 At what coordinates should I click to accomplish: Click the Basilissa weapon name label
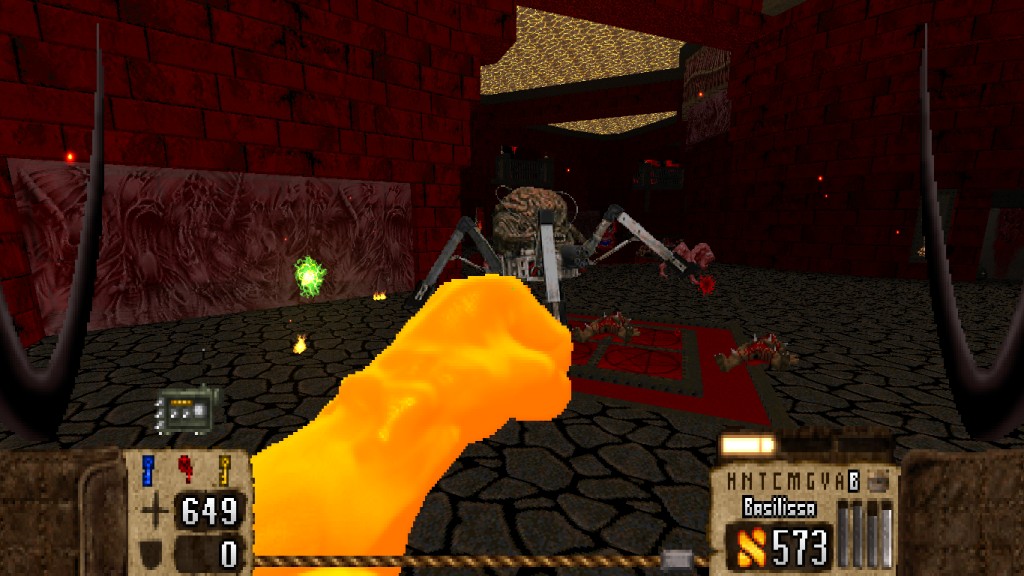coord(778,507)
